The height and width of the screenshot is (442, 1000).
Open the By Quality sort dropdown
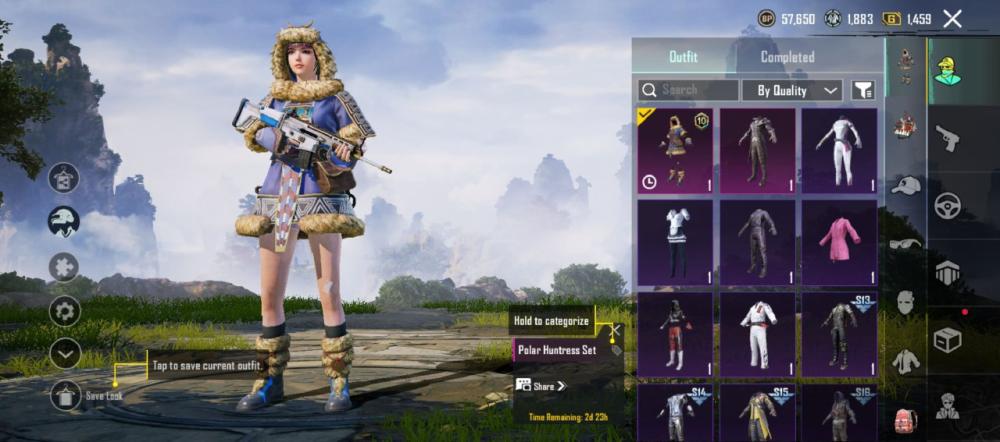pos(797,90)
